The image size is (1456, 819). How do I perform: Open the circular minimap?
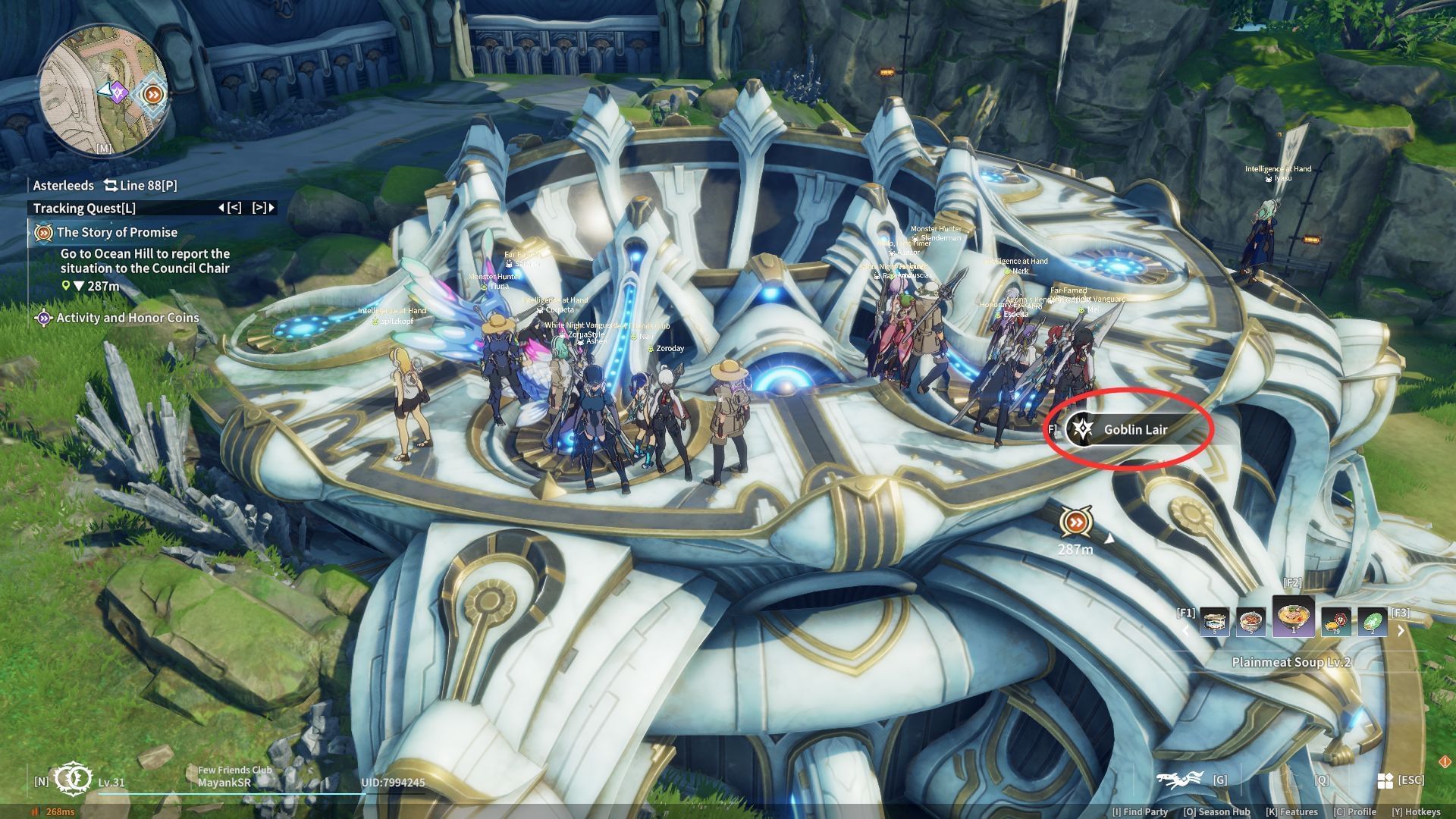click(x=103, y=89)
